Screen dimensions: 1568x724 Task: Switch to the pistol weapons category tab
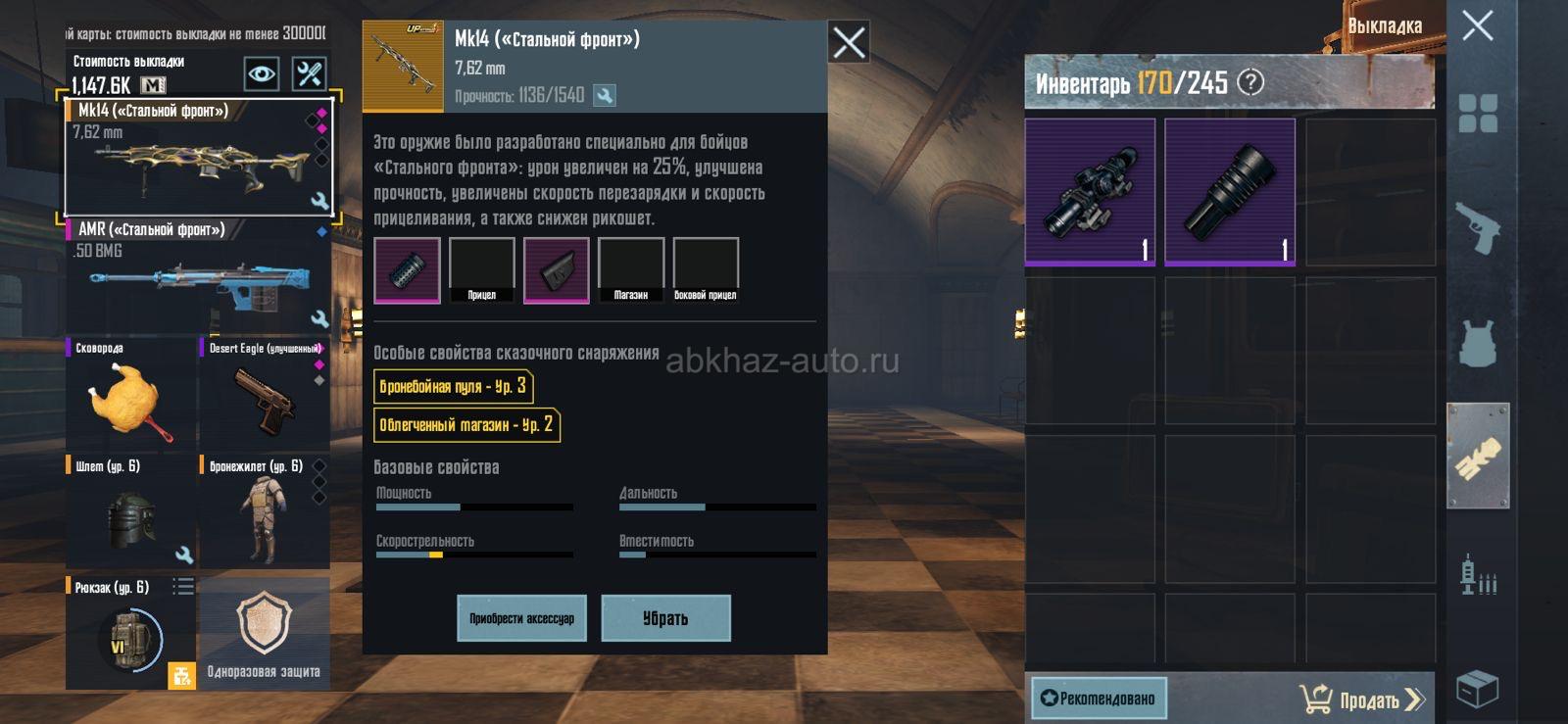coord(1478,228)
